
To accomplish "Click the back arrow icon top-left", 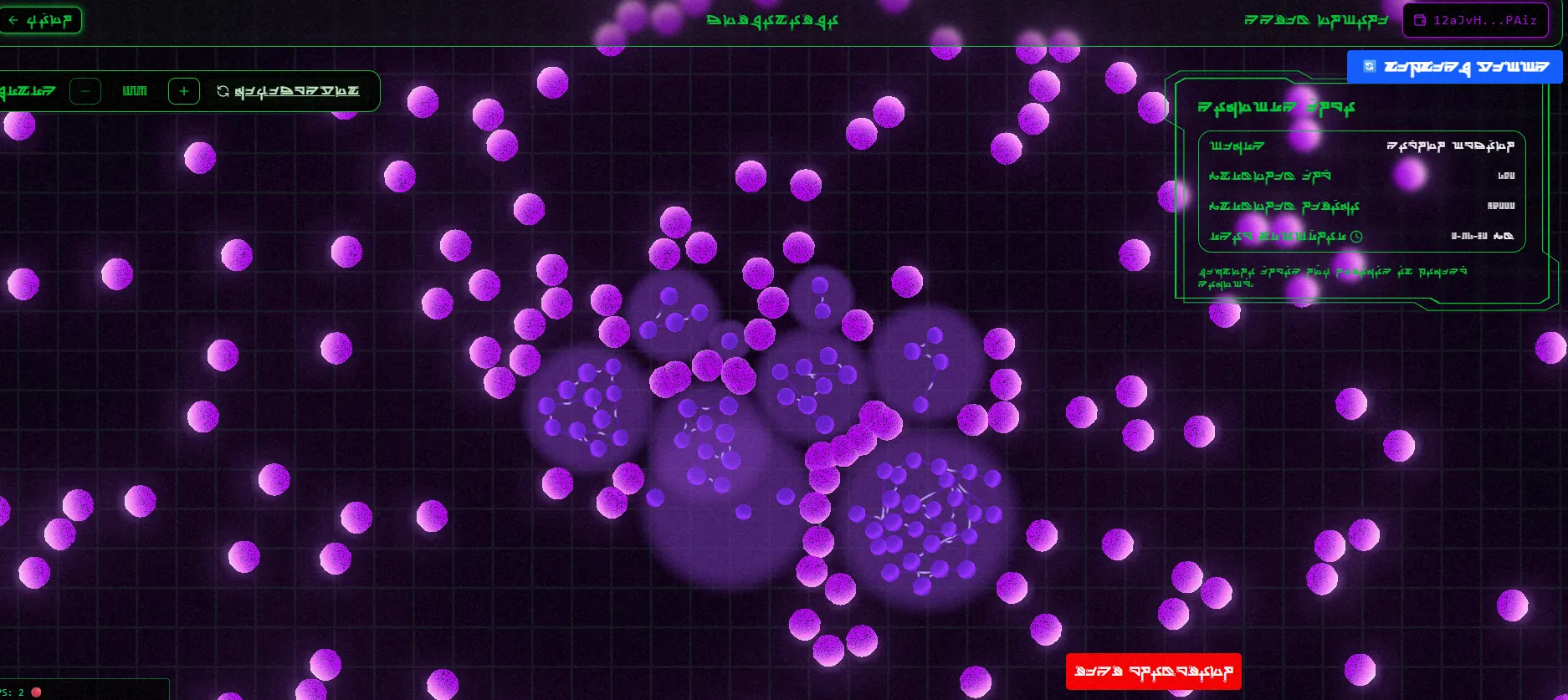I will coord(13,20).
